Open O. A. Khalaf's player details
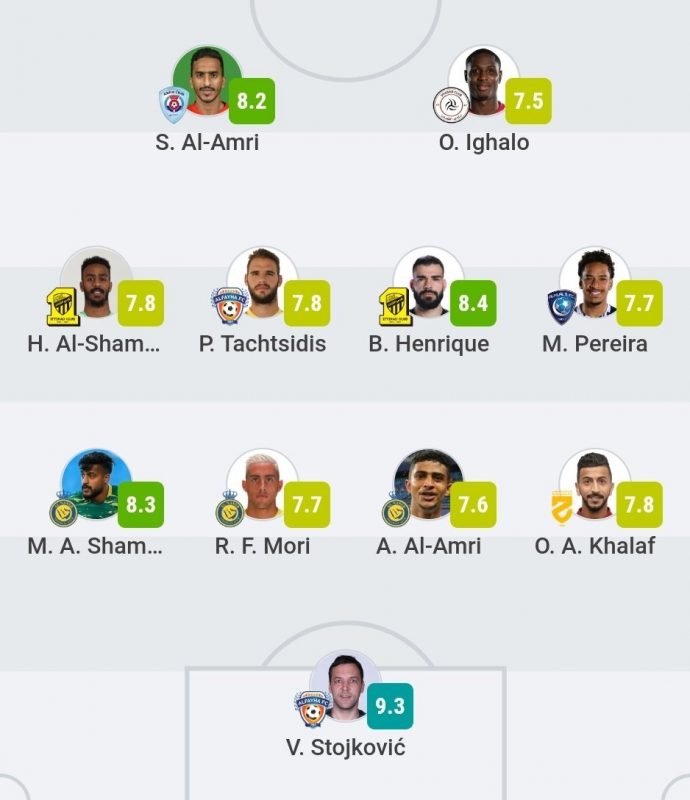The width and height of the screenshot is (690, 800). pos(594,486)
